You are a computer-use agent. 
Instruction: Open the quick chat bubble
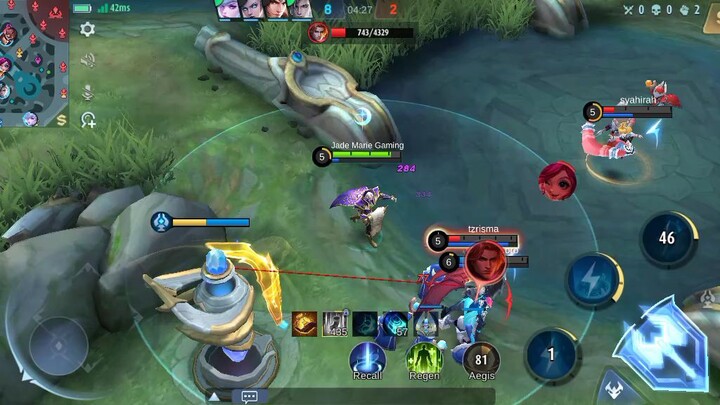(249, 396)
